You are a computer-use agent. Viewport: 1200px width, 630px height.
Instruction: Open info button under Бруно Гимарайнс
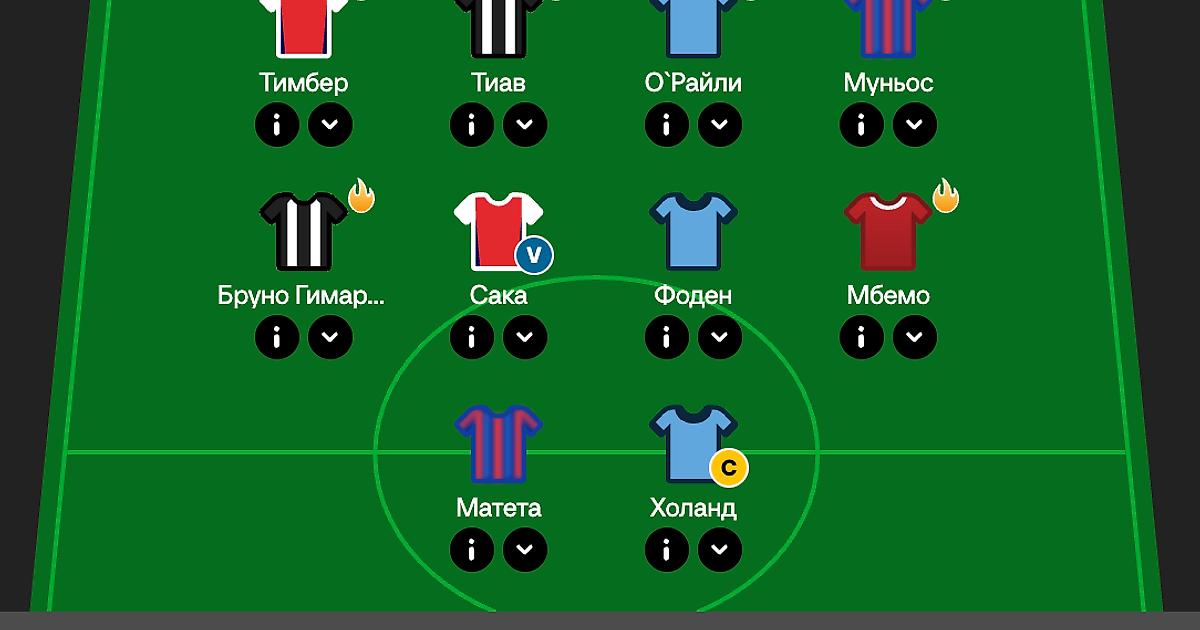pos(277,337)
